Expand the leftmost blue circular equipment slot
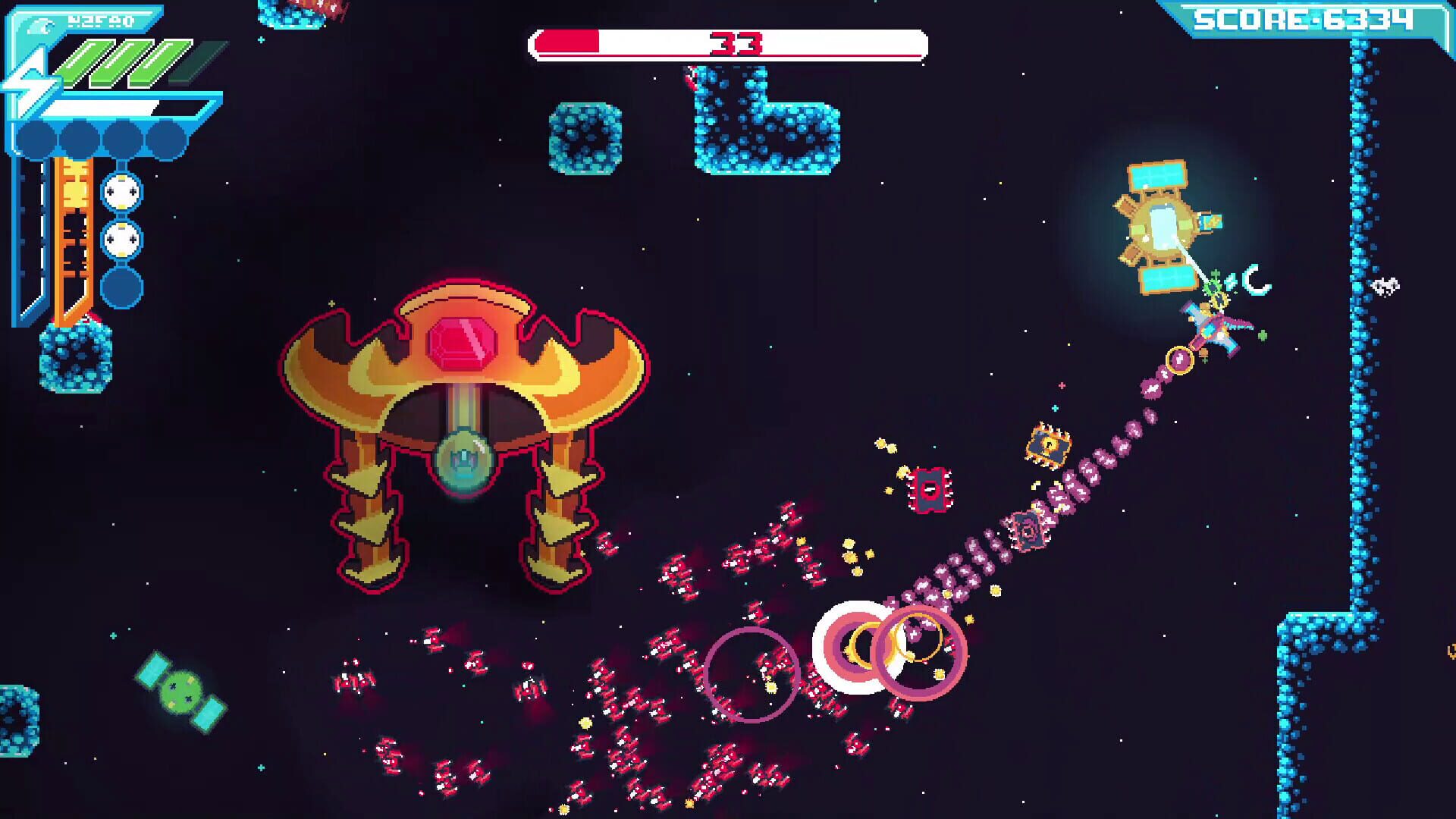Image resolution: width=1456 pixels, height=819 pixels. coord(35,136)
